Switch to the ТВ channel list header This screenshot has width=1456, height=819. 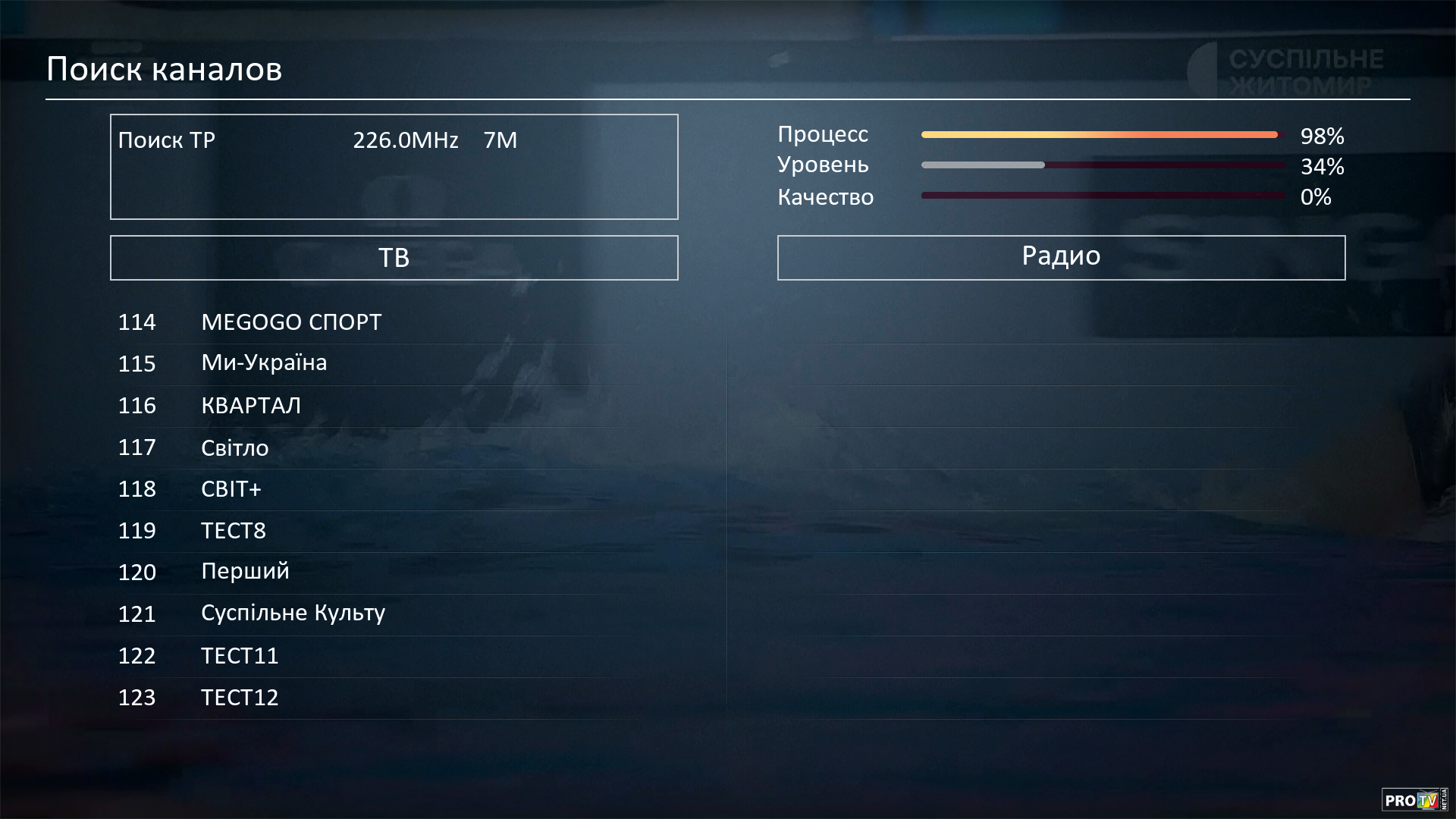coord(394,258)
